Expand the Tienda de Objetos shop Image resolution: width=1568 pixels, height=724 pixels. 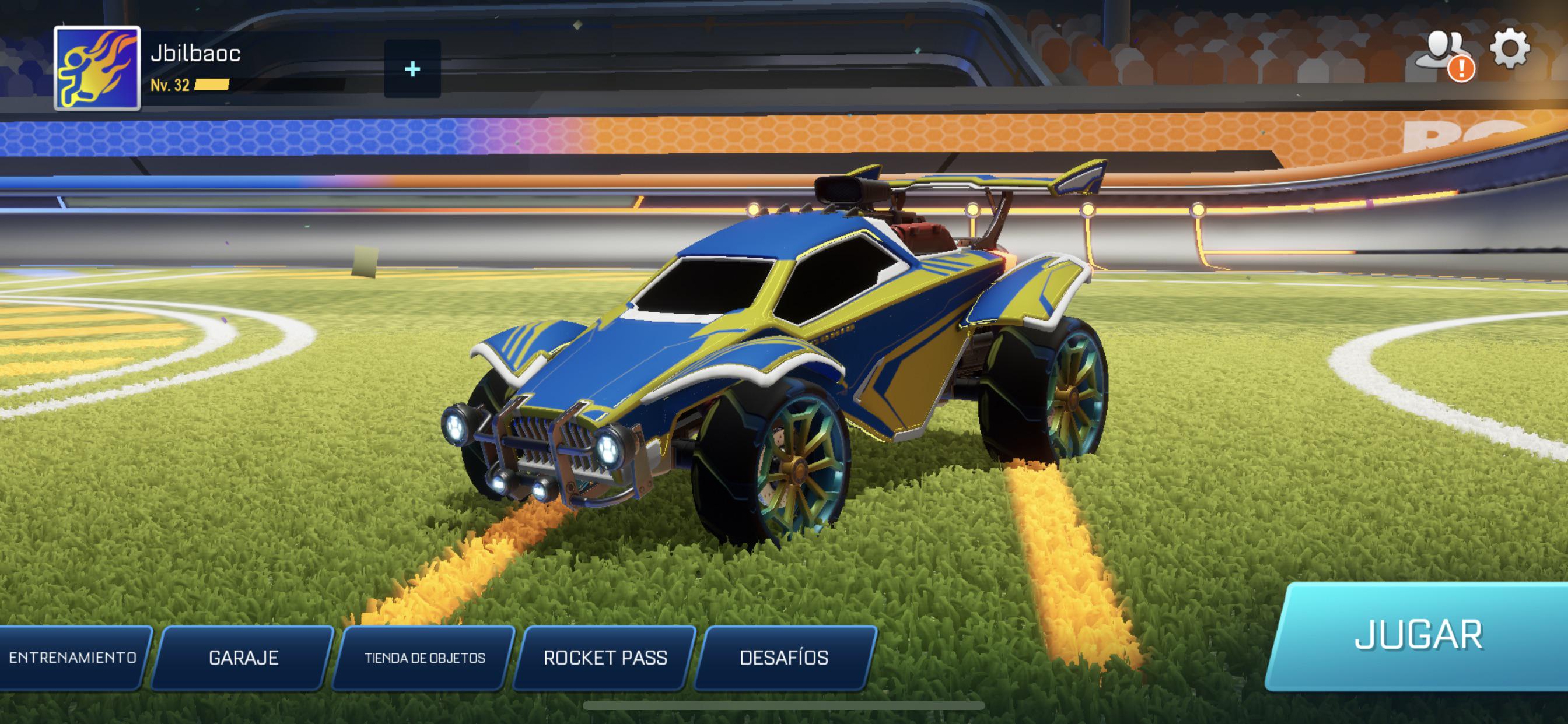pos(424,657)
